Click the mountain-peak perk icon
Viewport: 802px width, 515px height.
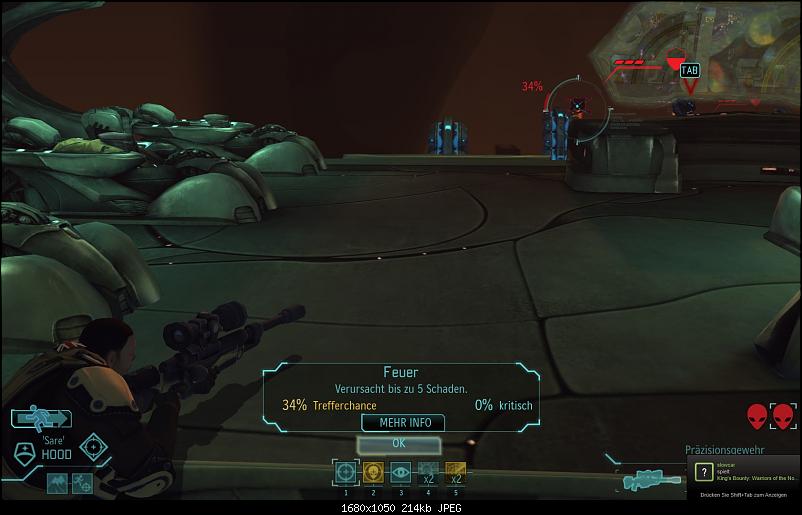pos(57,483)
